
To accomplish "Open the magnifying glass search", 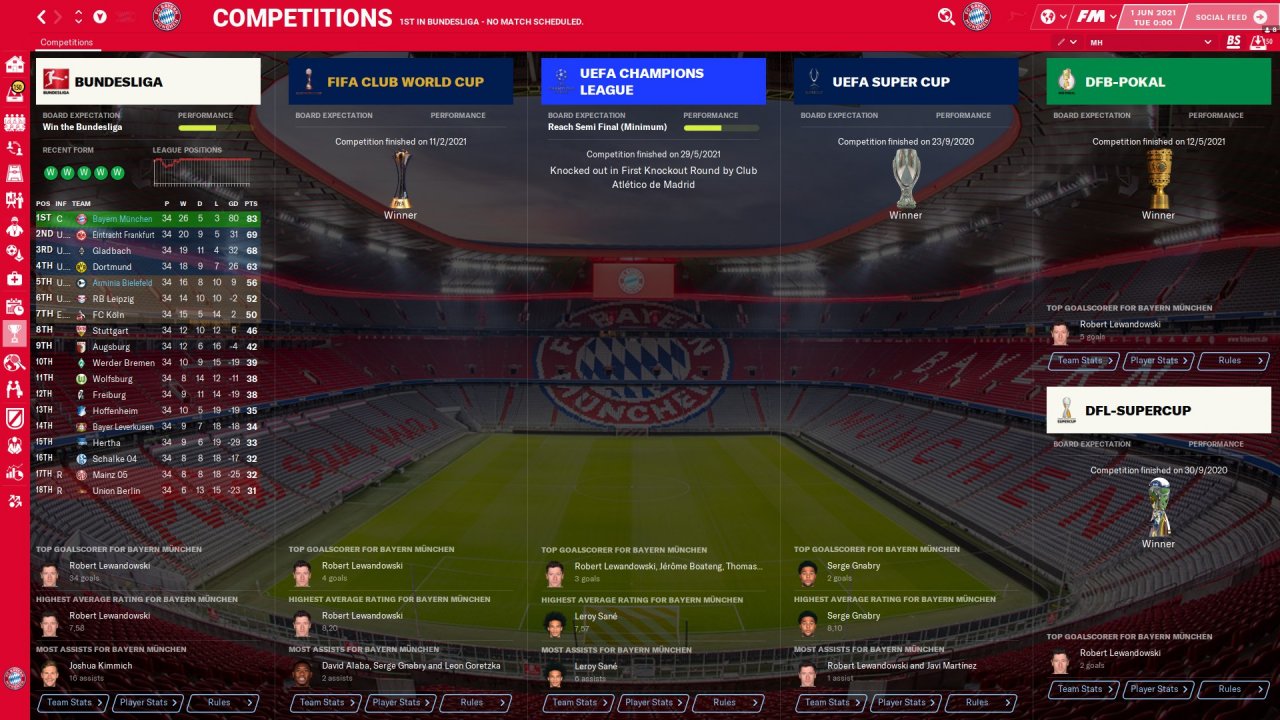I will pyautogui.click(x=946, y=17).
